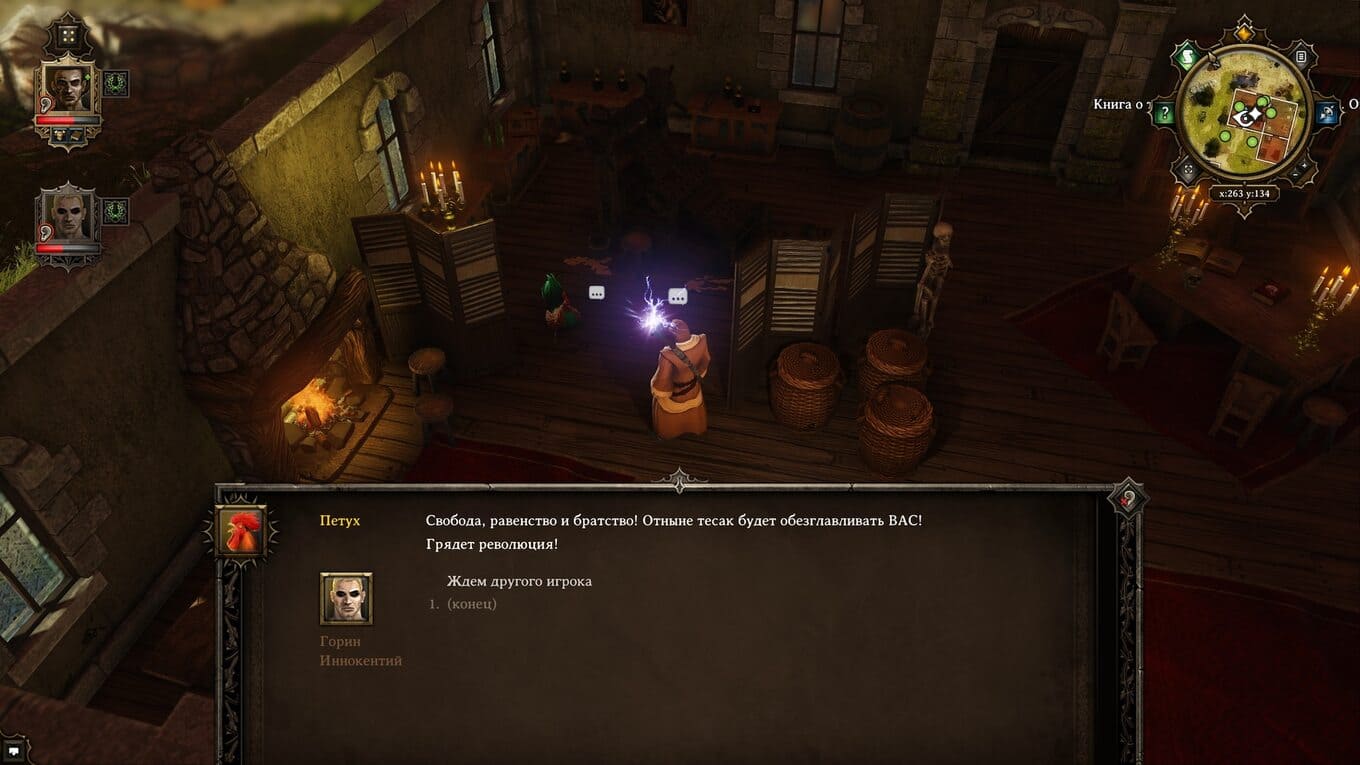Open the chat icon in the bottom-left corner

(14, 751)
